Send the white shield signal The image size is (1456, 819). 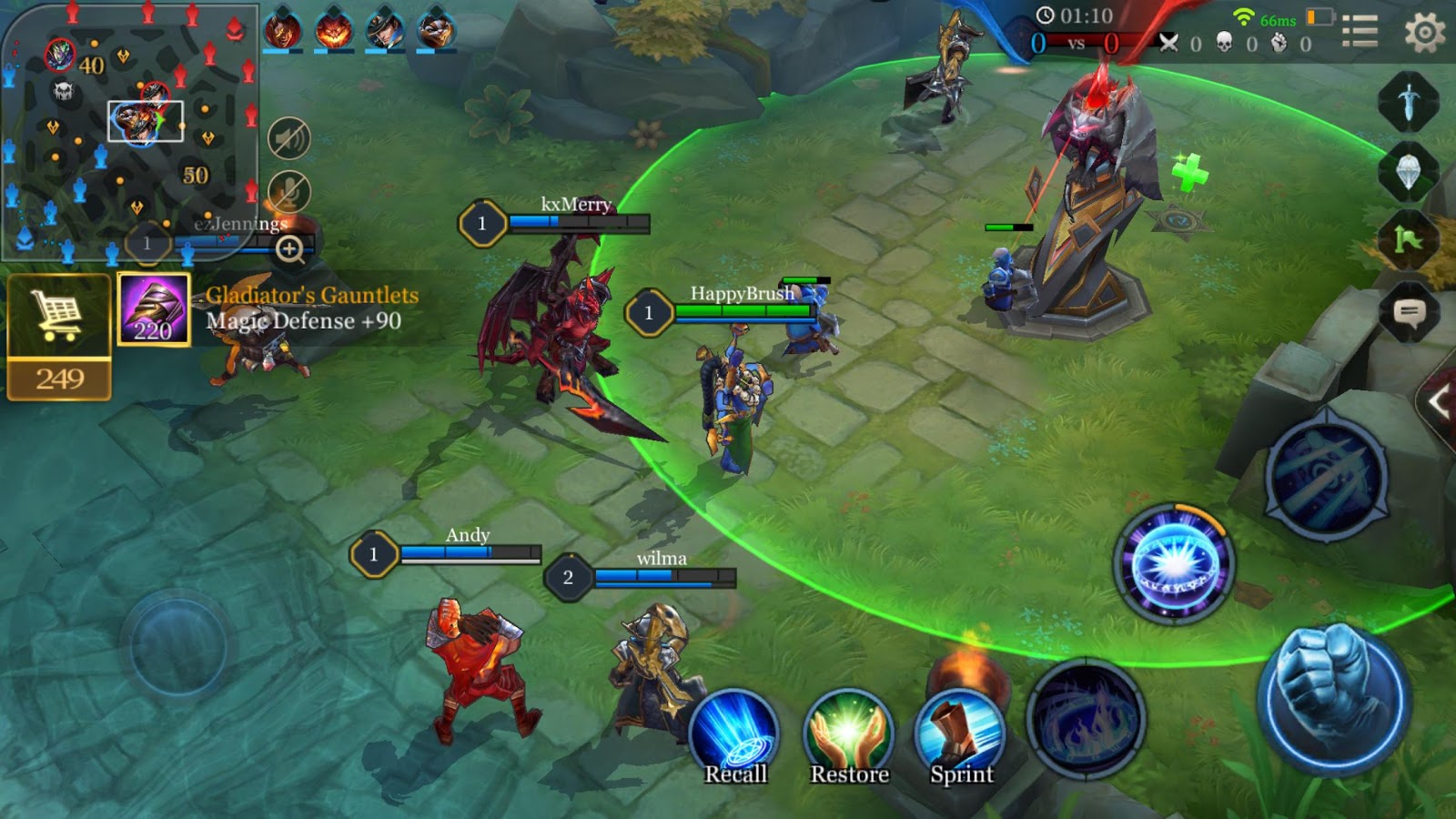[x=1409, y=172]
